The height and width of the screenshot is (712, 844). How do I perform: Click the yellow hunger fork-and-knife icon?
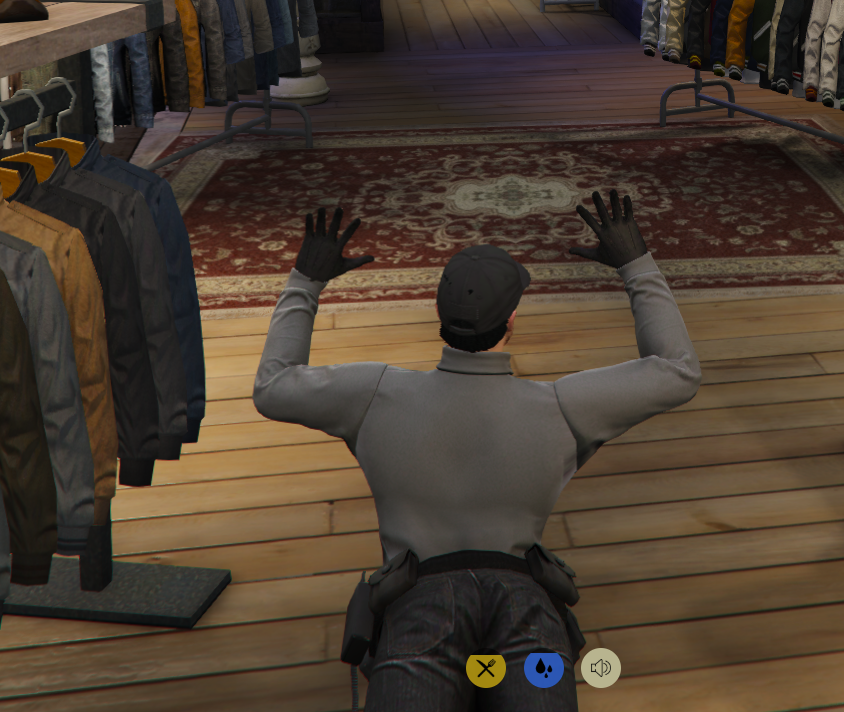click(486, 668)
